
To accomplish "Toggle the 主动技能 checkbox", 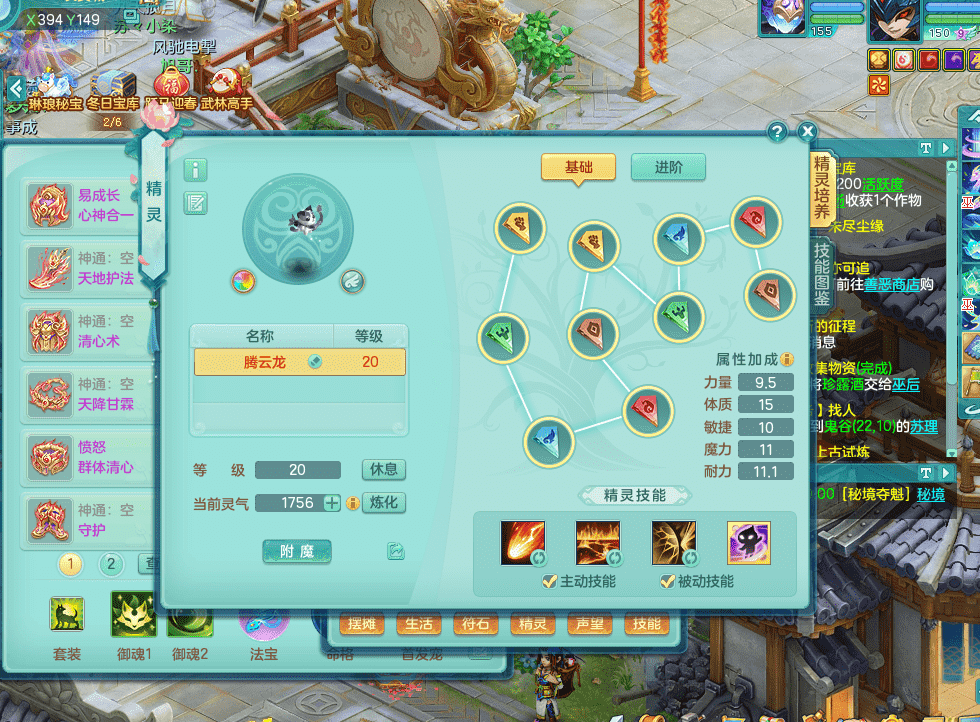I will point(549,582).
